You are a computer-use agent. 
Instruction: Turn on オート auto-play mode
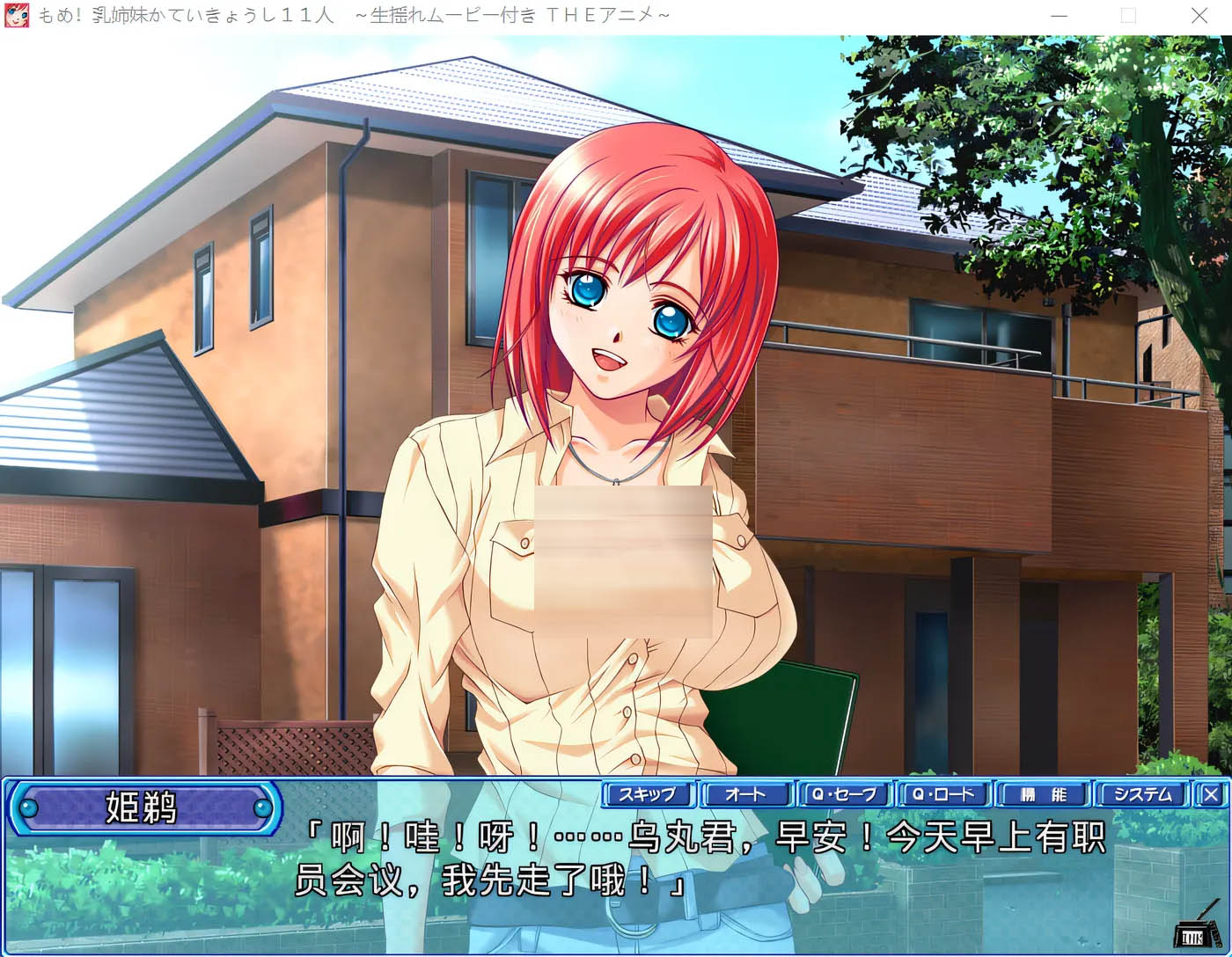click(746, 794)
